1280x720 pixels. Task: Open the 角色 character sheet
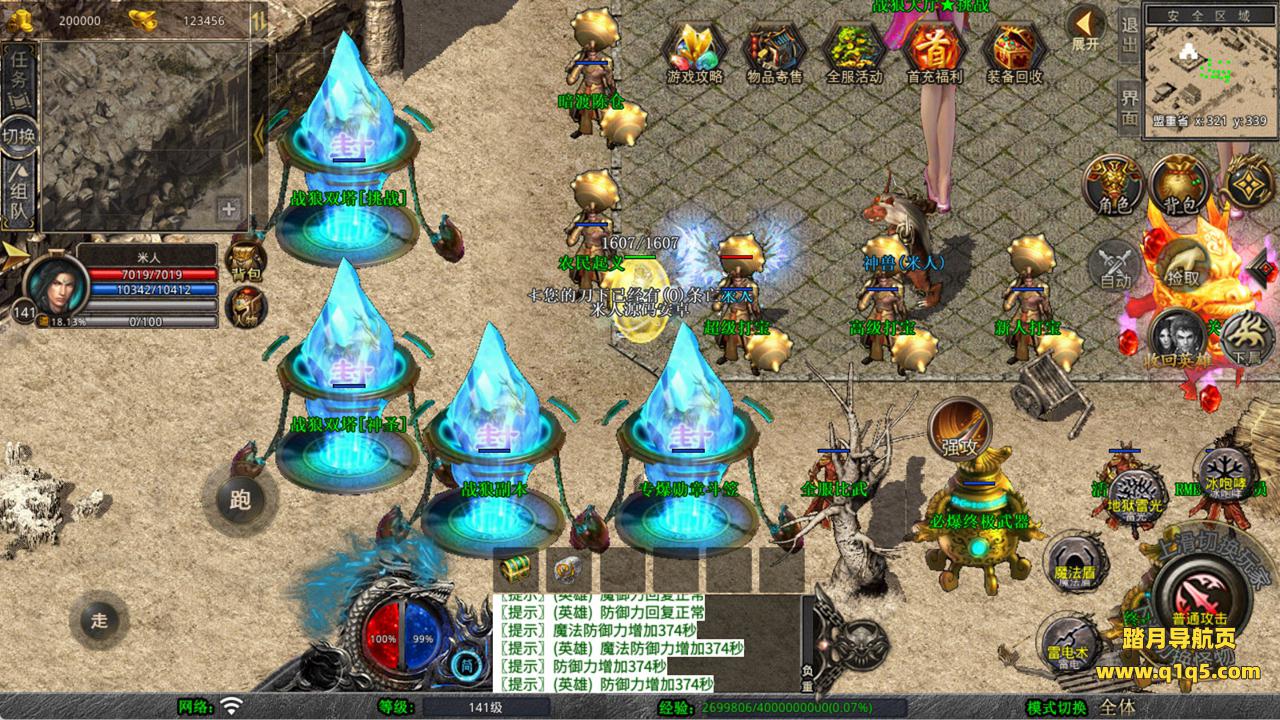1114,185
